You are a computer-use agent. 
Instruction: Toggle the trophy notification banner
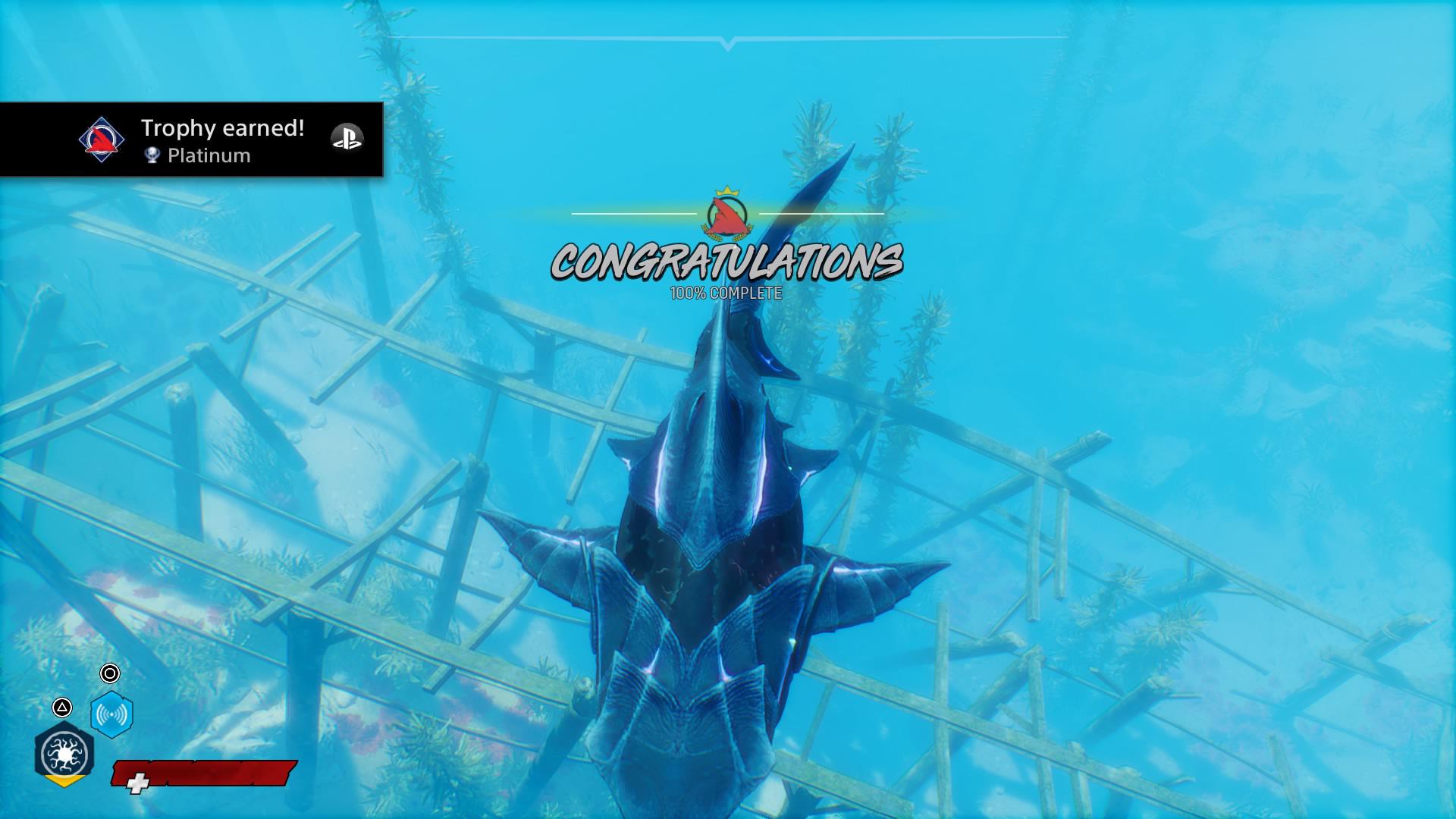[193, 140]
